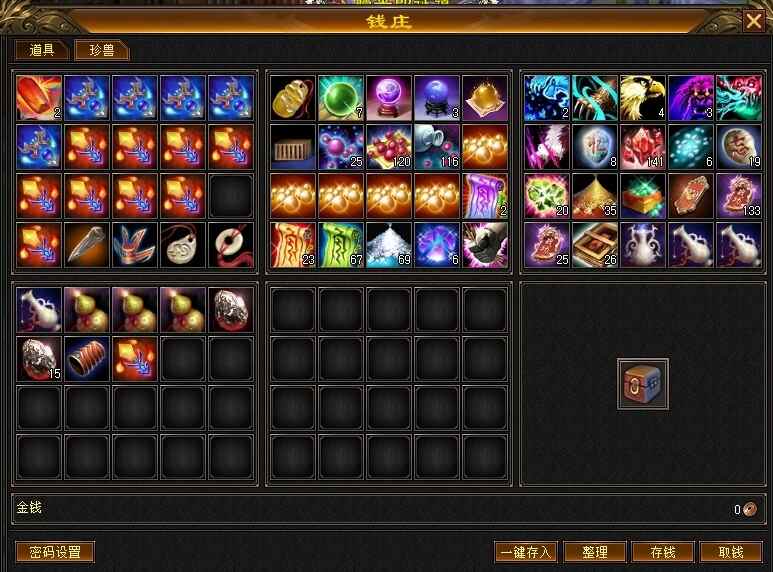Click the 取钱 withdraw money button
This screenshot has height=572, width=773.
tap(731, 552)
